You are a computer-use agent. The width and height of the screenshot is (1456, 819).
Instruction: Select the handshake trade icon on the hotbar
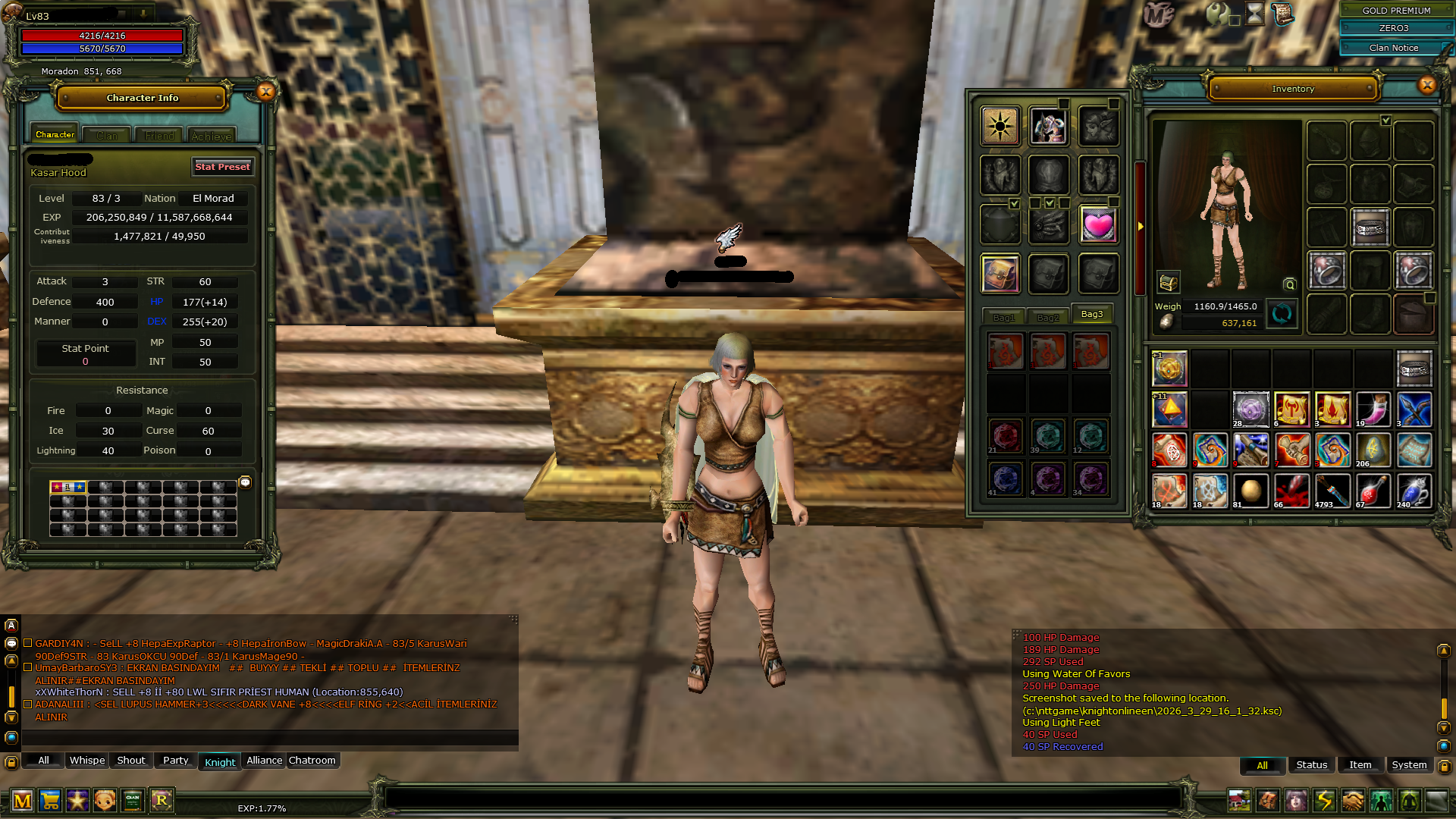pos(1353,801)
